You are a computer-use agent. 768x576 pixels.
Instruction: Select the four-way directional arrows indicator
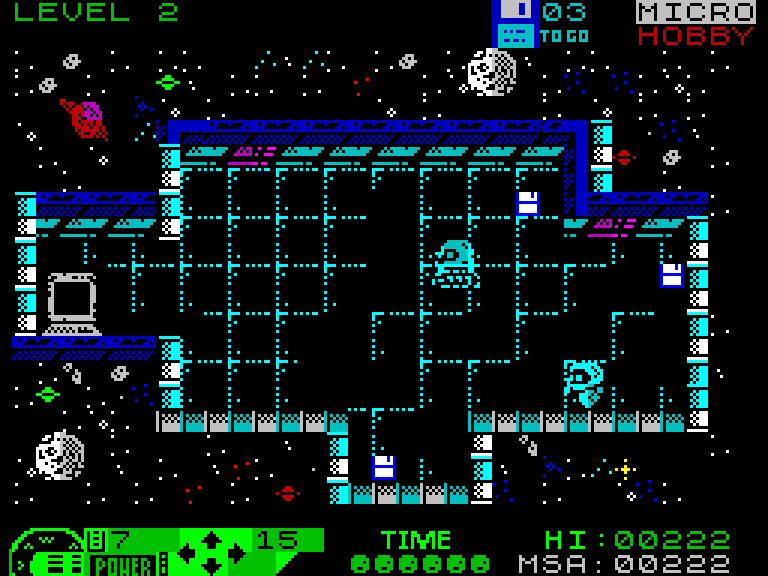click(x=210, y=552)
